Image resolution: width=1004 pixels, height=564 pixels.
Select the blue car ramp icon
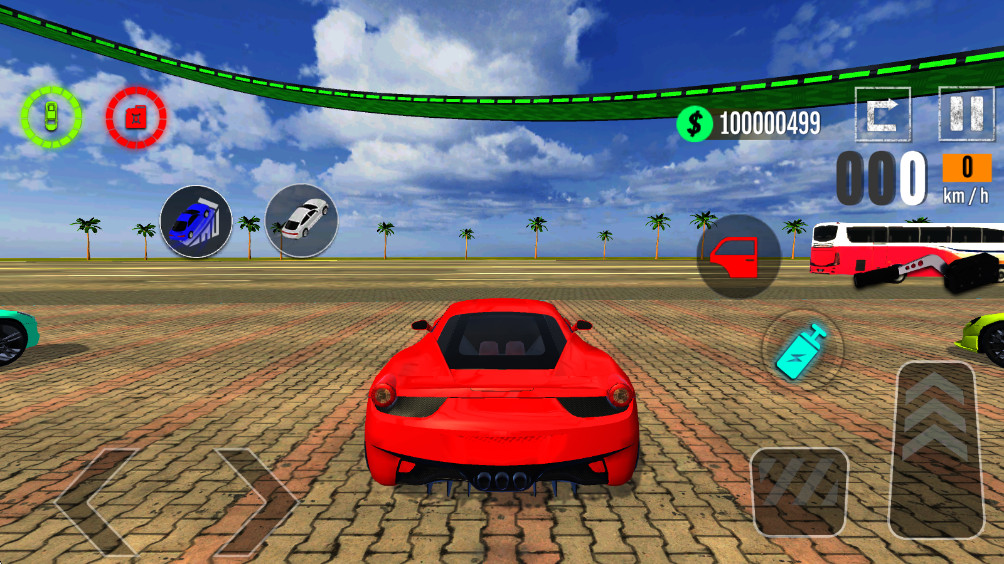pos(196,222)
